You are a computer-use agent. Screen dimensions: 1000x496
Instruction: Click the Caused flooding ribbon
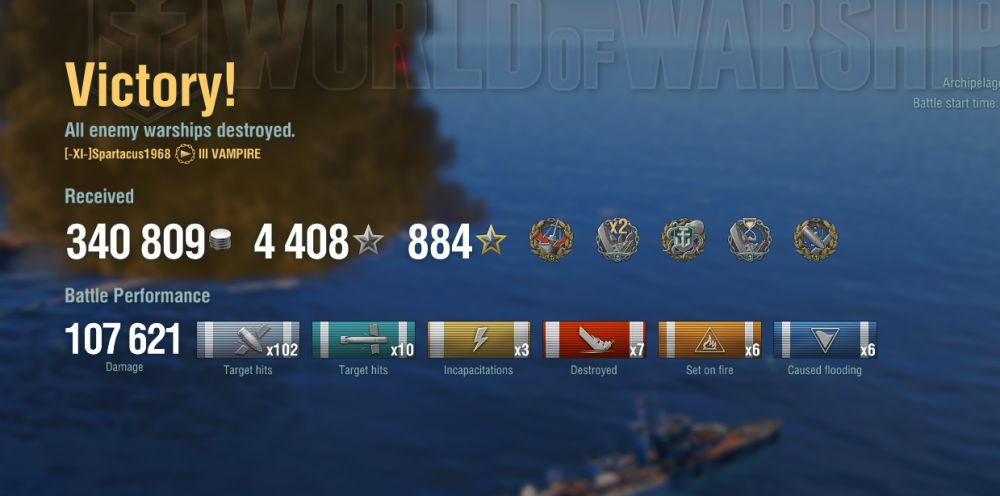[825, 340]
